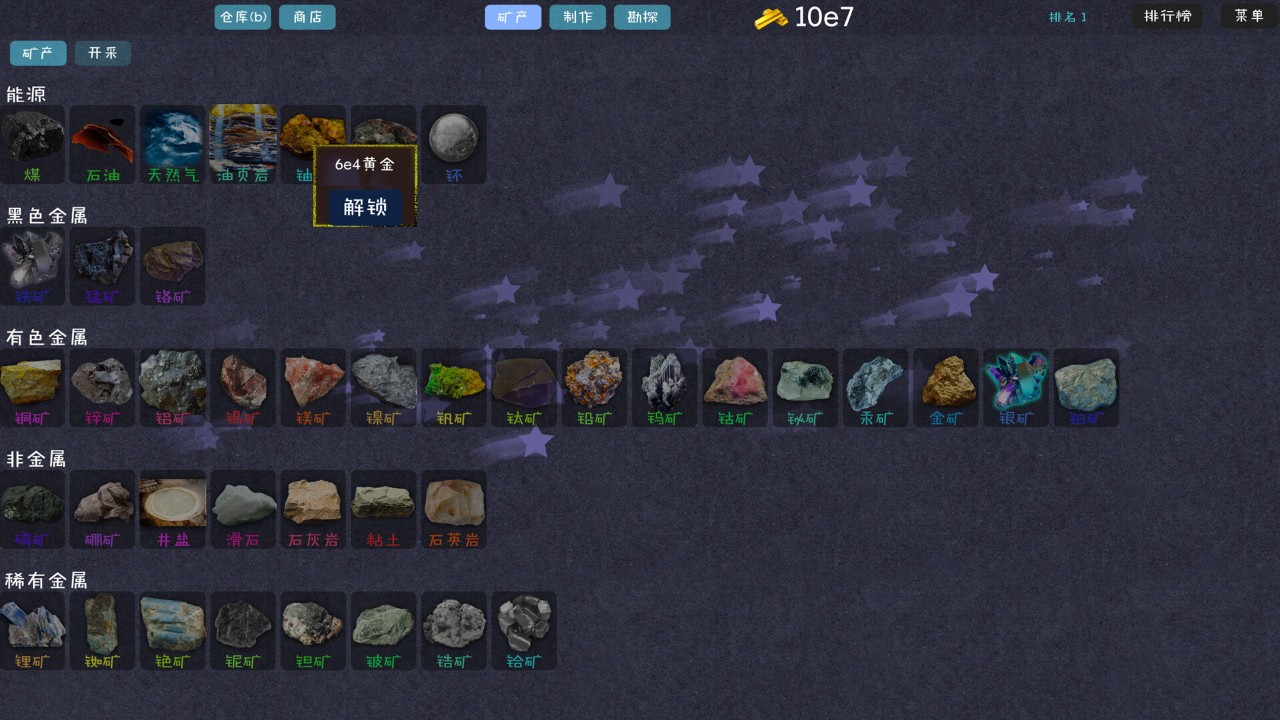
Task: Open the 仓库 warehouse
Action: tap(243, 17)
